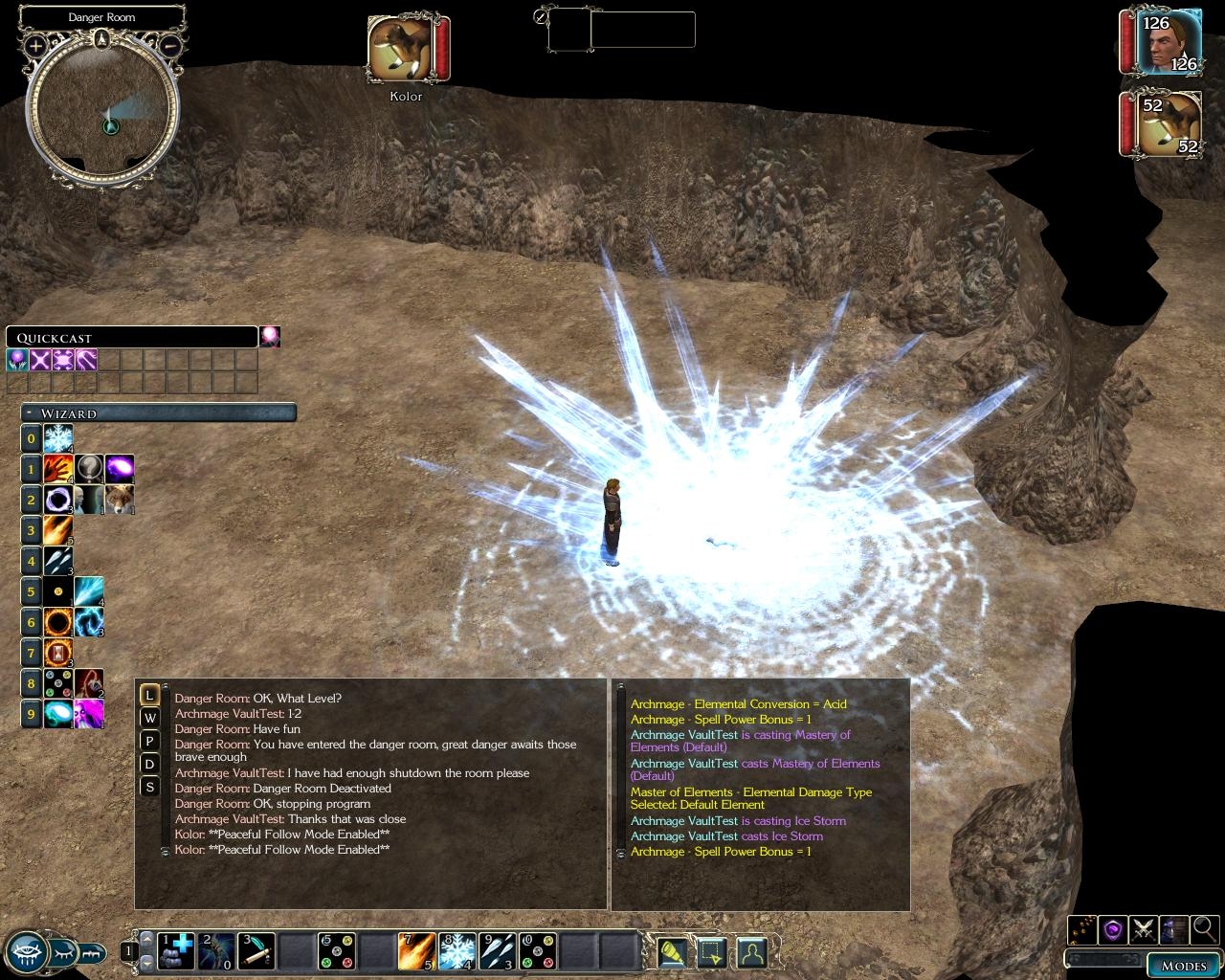The width and height of the screenshot is (1225, 980).
Task: Switch chat to the P channel tab
Action: (x=149, y=741)
